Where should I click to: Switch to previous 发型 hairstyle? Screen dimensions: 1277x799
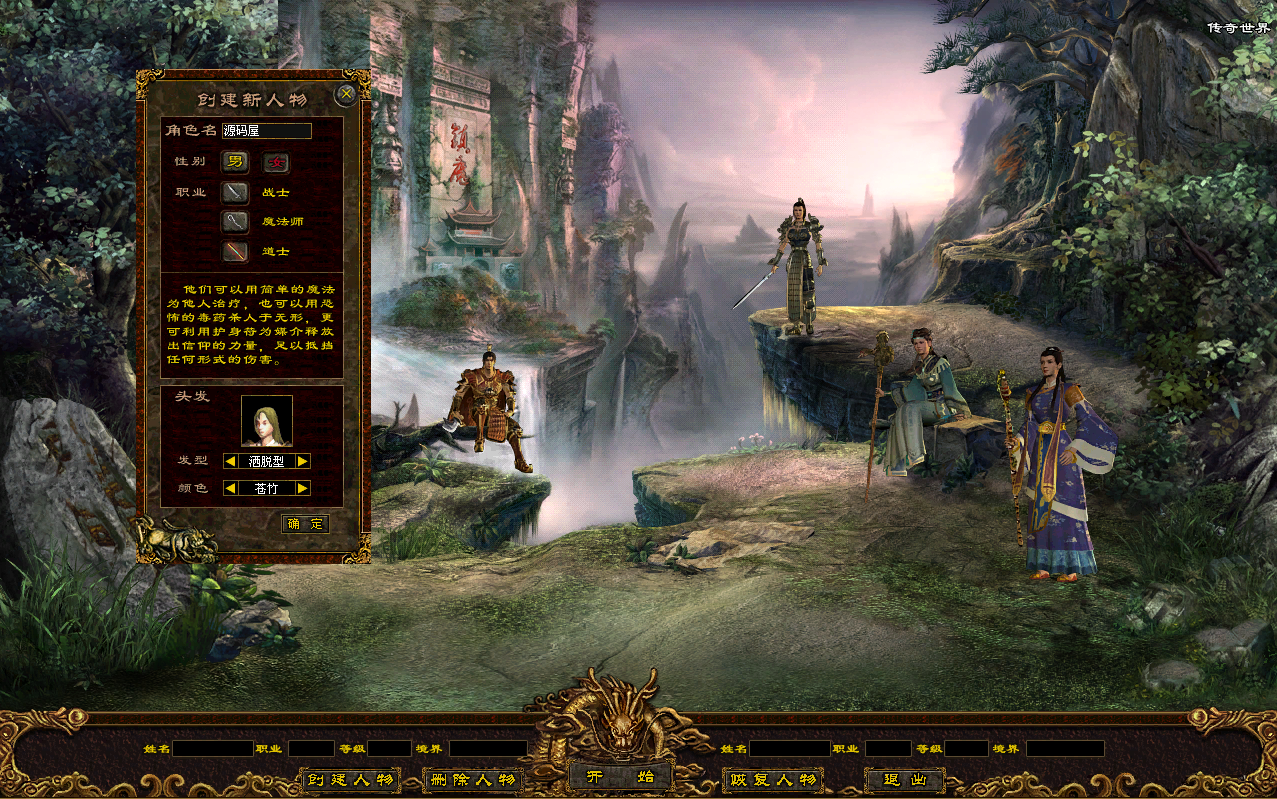230,461
